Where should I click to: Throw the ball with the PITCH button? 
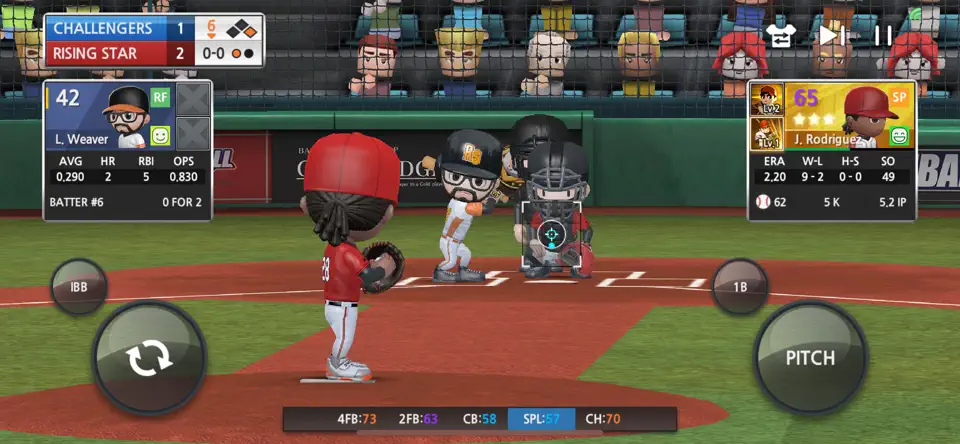[809, 358]
